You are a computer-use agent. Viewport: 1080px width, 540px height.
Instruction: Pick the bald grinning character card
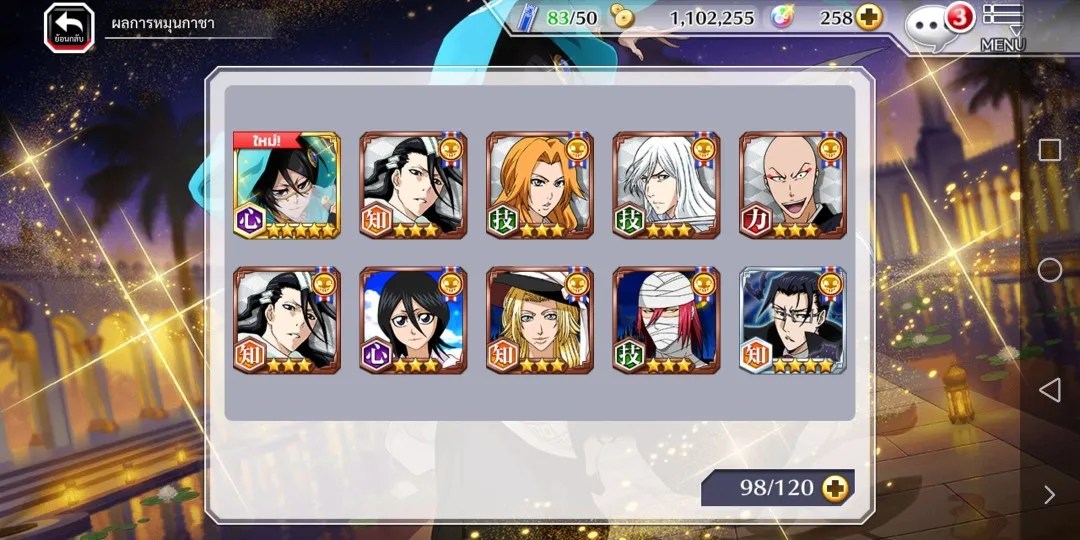[793, 185]
